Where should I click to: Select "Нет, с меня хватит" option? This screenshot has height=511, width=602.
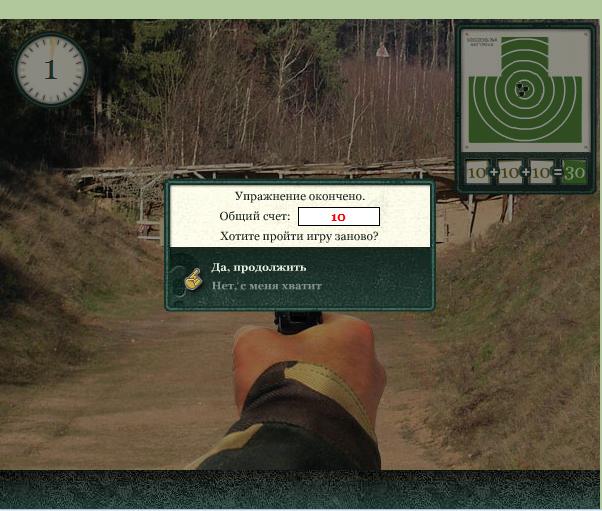coord(266,286)
